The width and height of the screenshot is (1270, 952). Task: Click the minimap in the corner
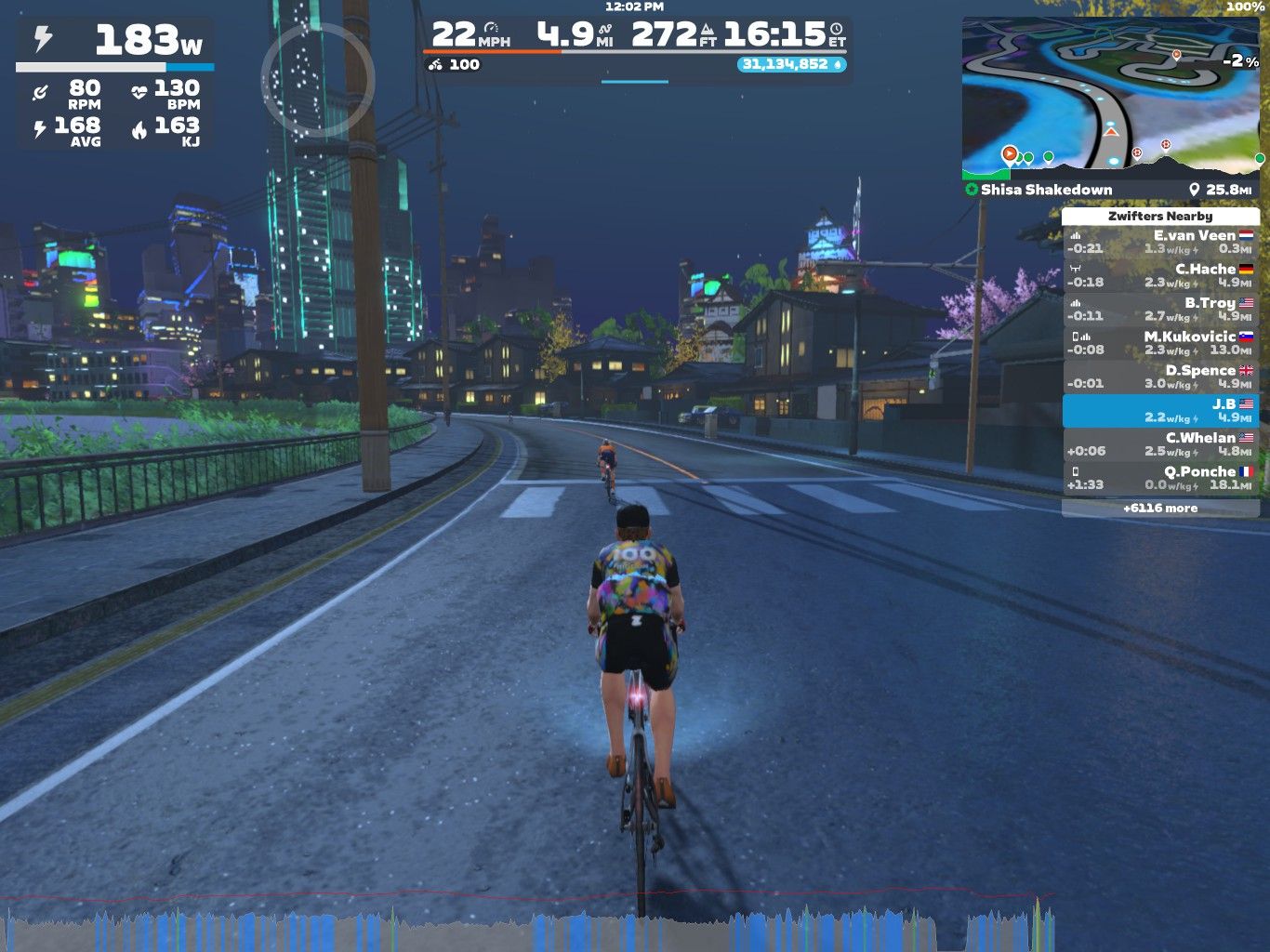coord(1111,98)
